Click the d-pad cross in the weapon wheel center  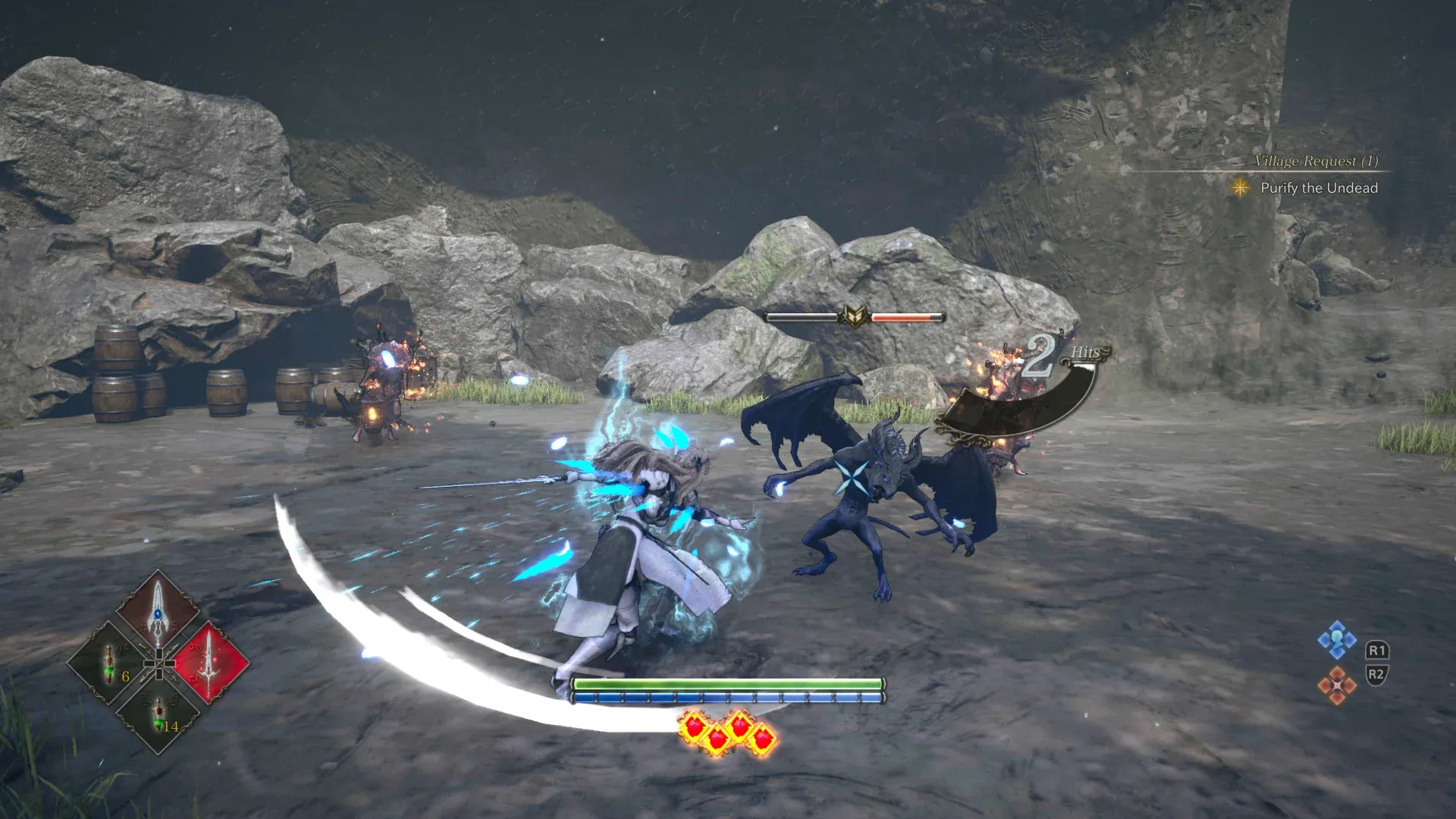(158, 663)
